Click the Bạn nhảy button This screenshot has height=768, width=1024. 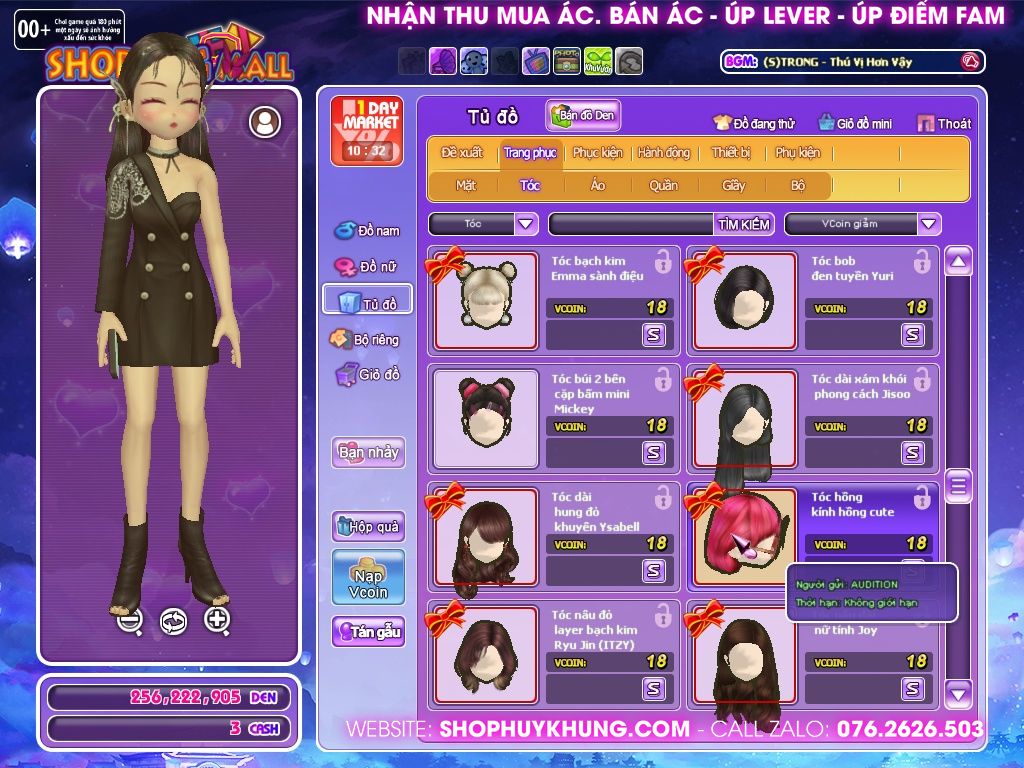tap(368, 452)
